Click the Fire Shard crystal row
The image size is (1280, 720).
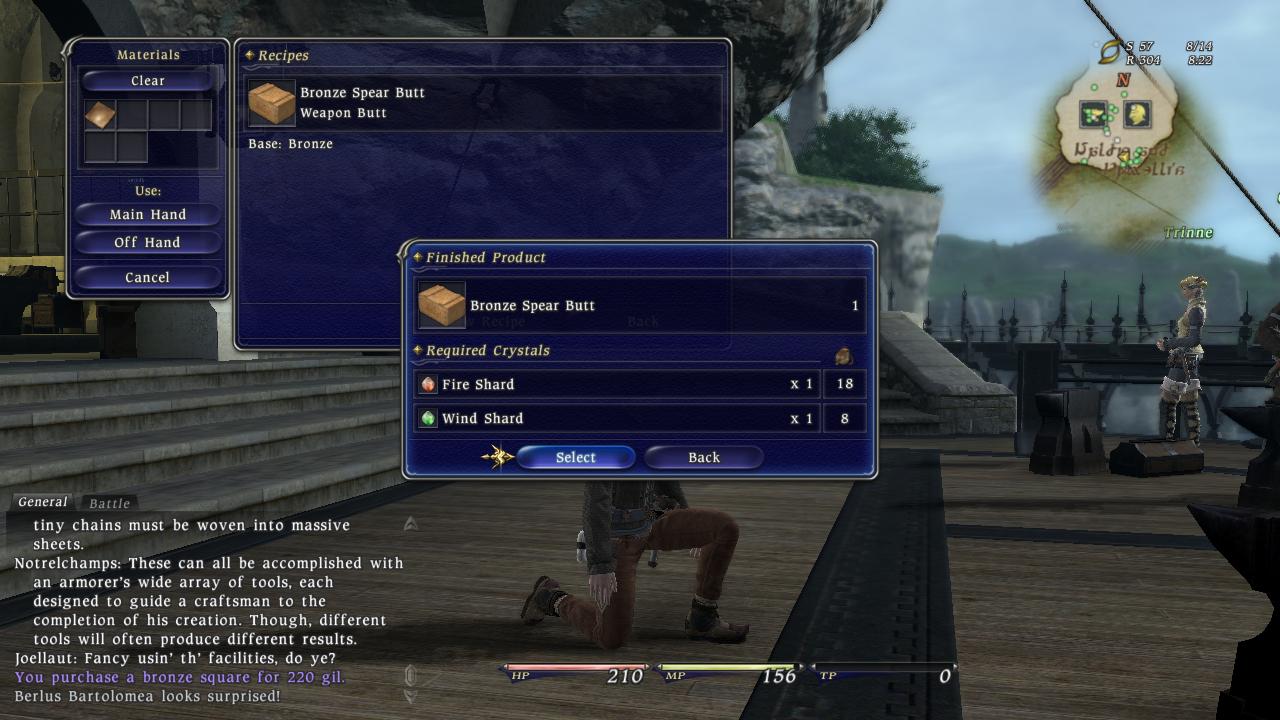tap(616, 384)
